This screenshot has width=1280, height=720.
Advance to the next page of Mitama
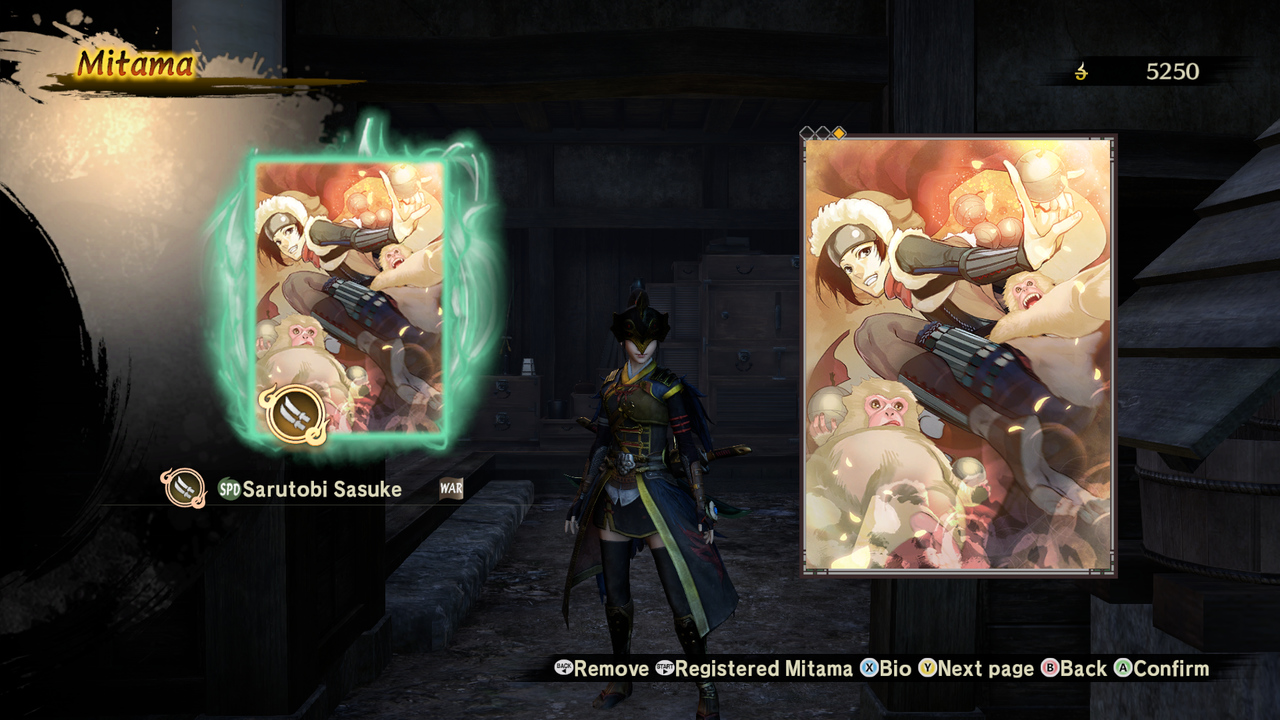coord(968,668)
